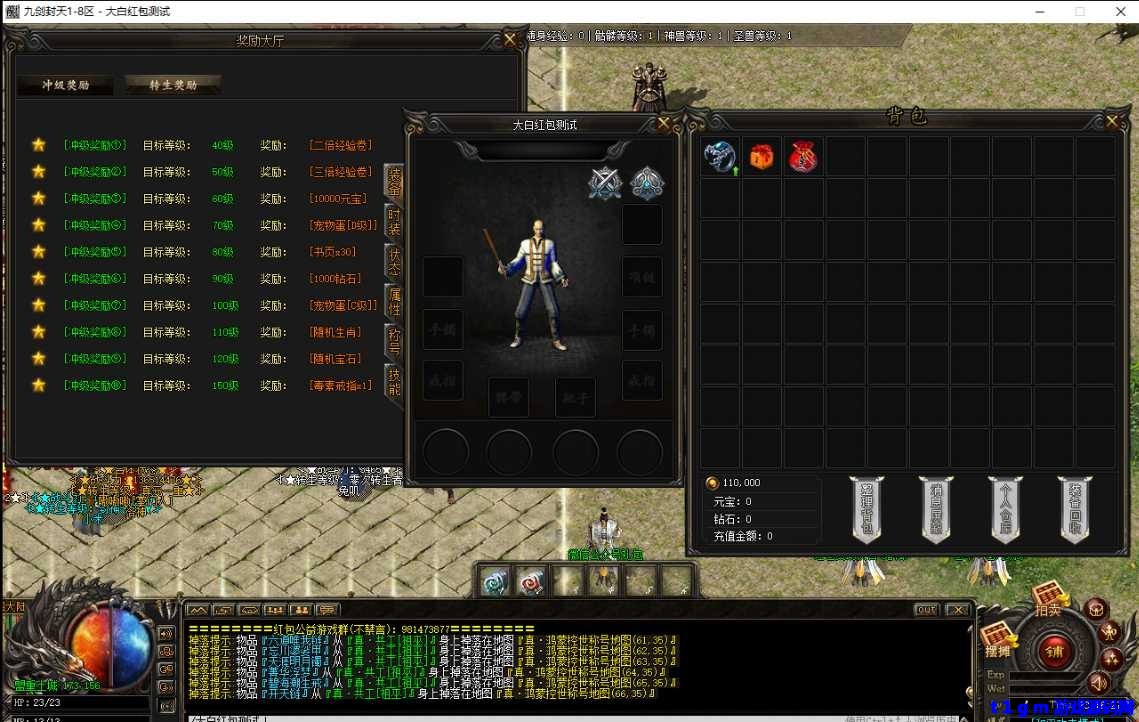The width and height of the screenshot is (1139, 722).
Task: Maximize the game window
Action: click(1080, 11)
